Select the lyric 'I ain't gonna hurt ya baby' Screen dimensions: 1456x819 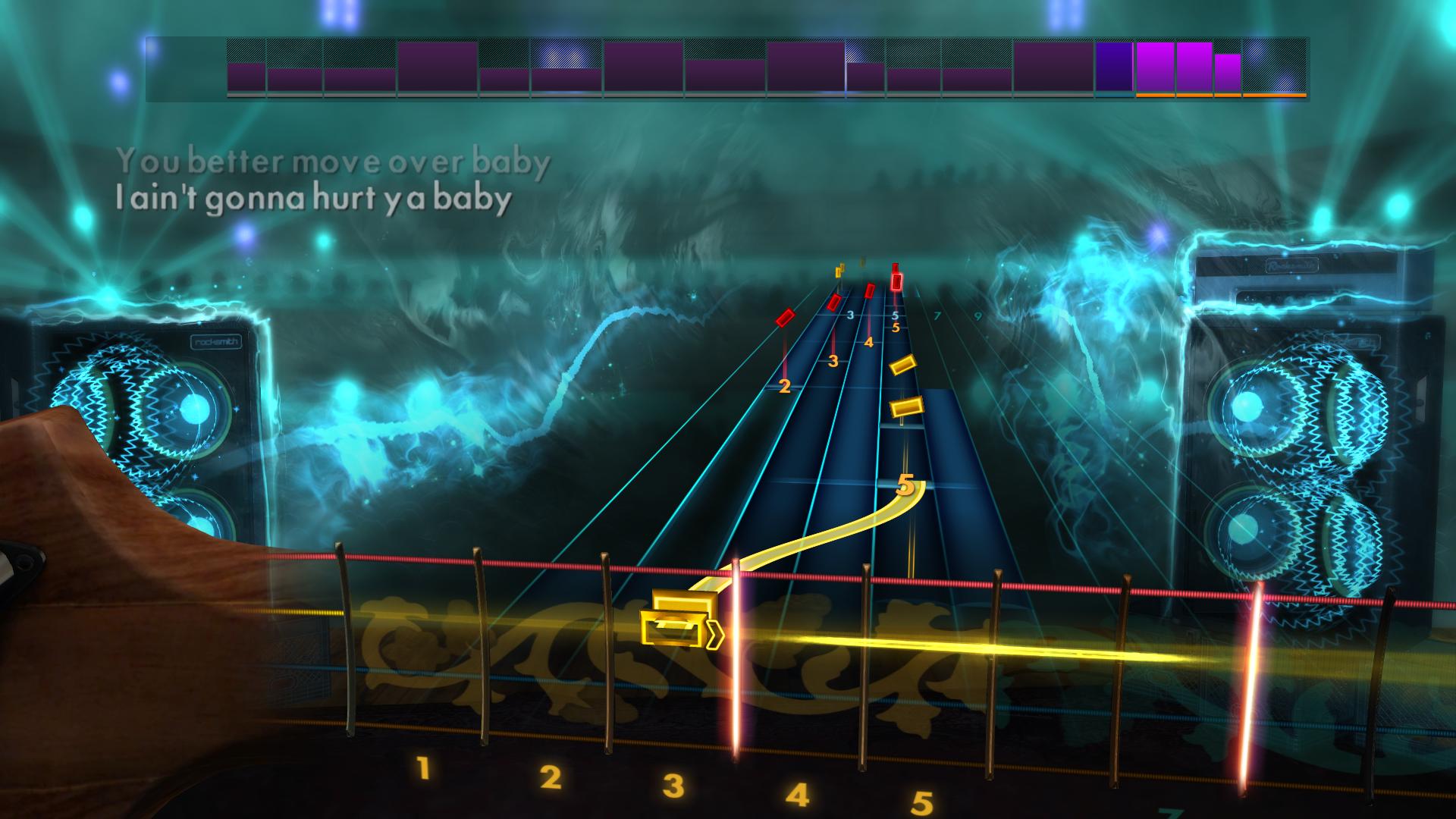(x=312, y=199)
